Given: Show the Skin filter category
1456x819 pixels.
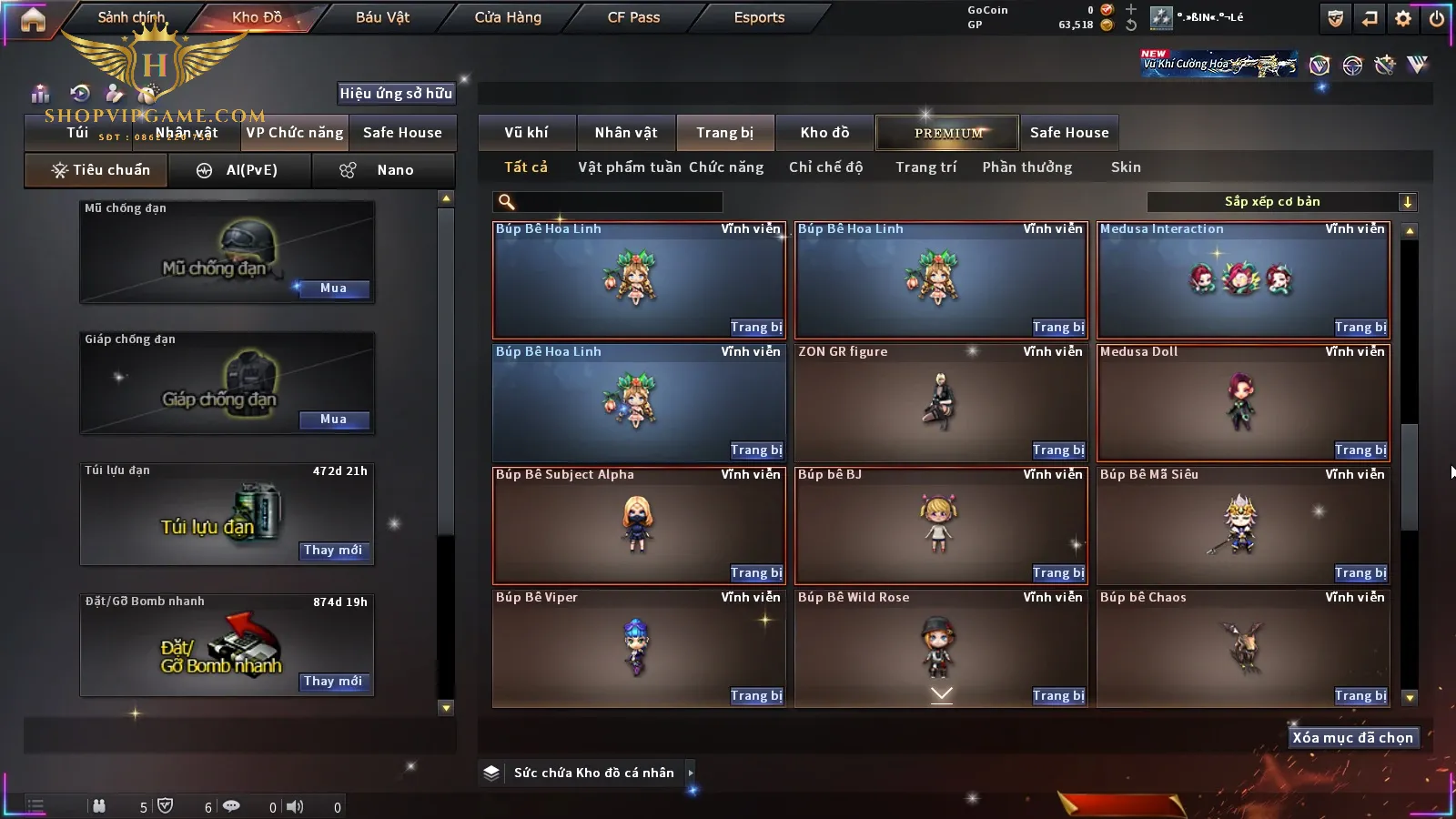Looking at the screenshot, I should [x=1126, y=167].
